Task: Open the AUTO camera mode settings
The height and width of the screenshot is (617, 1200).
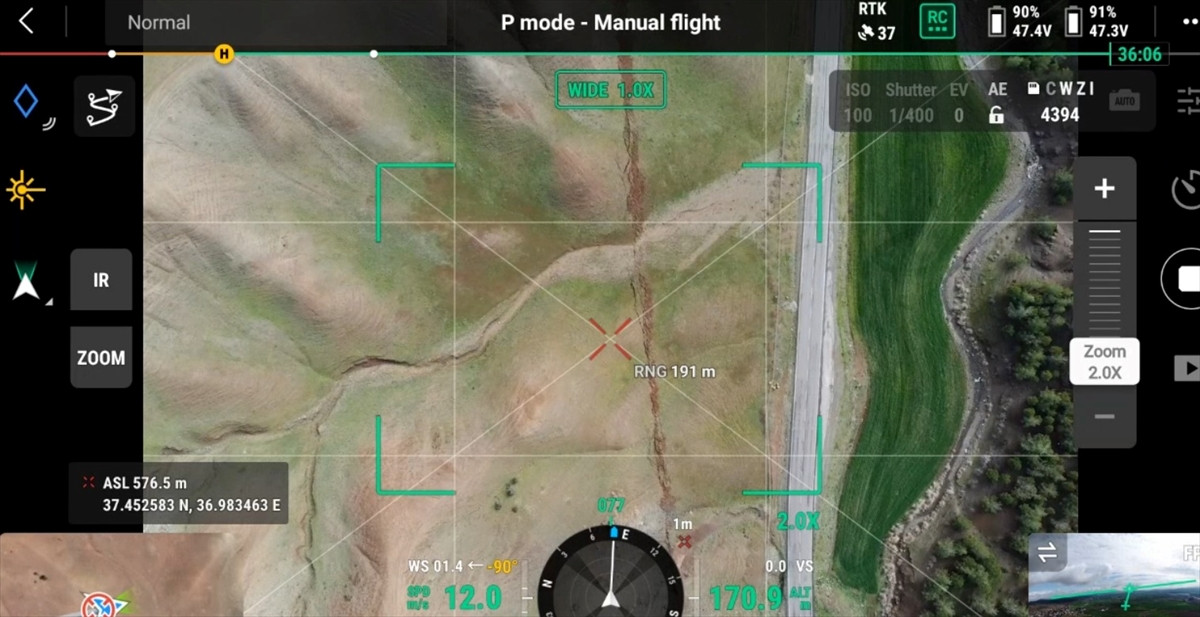Action: coord(1125,101)
